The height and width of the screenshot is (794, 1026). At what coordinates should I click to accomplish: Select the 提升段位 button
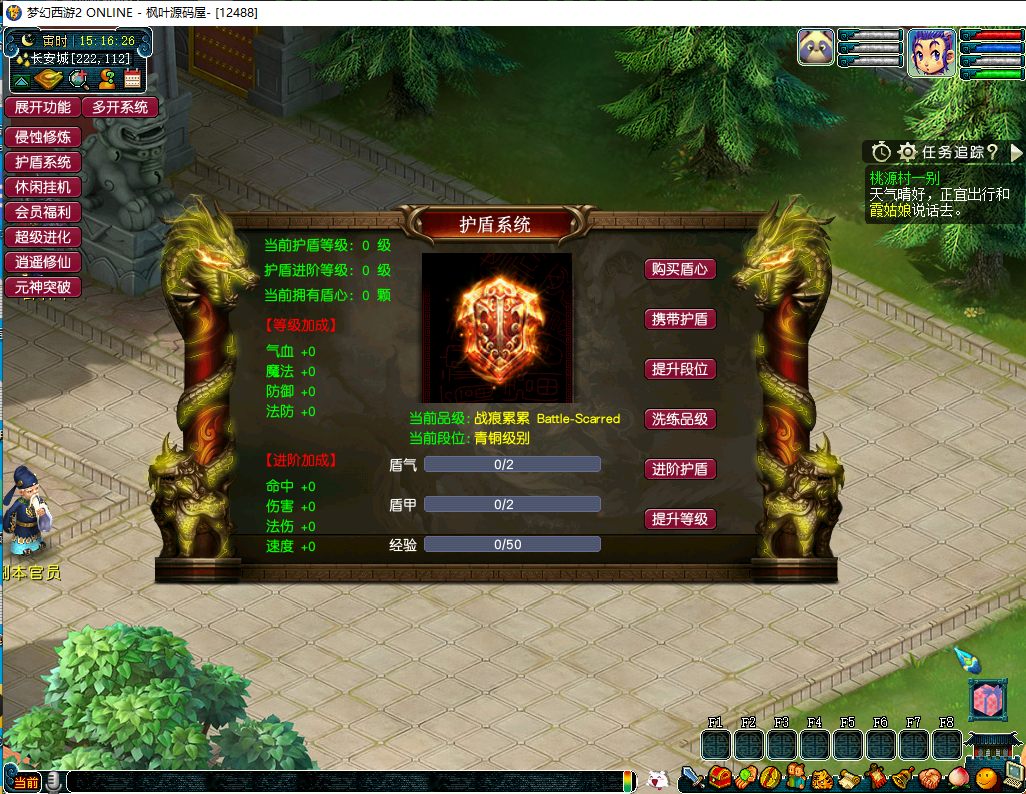pyautogui.click(x=680, y=369)
